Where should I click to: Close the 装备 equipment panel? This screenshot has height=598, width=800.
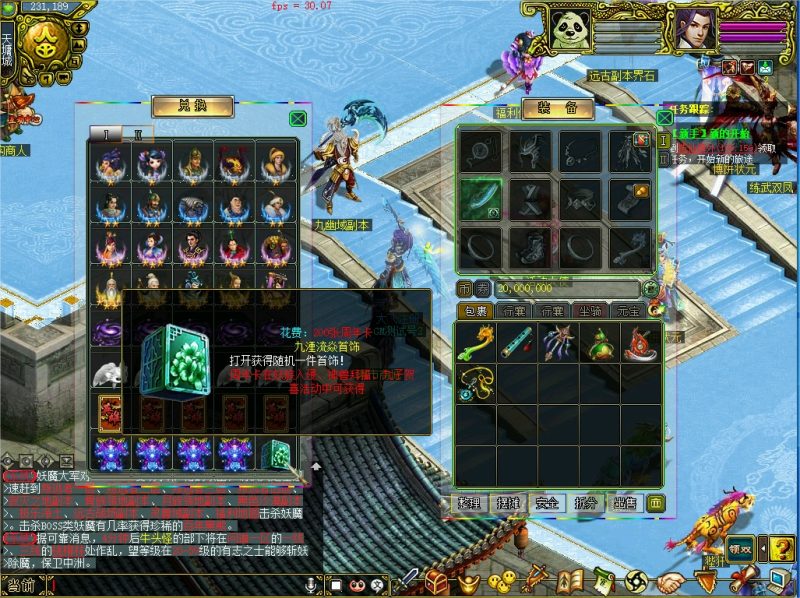click(x=663, y=117)
